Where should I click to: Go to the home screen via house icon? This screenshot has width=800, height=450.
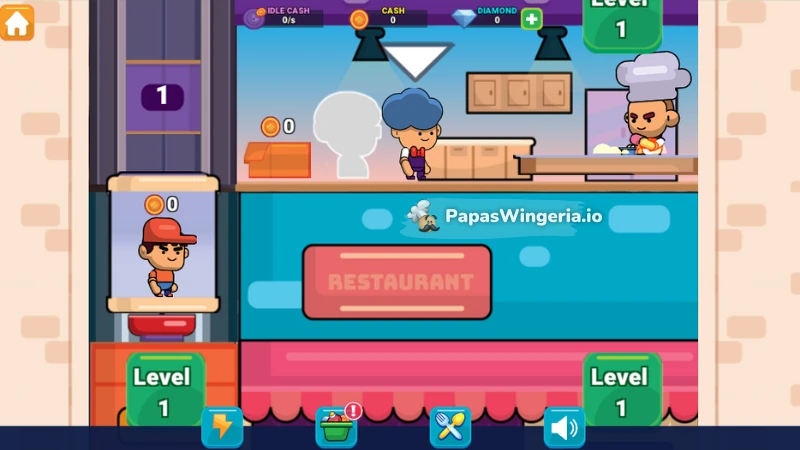(x=17, y=22)
